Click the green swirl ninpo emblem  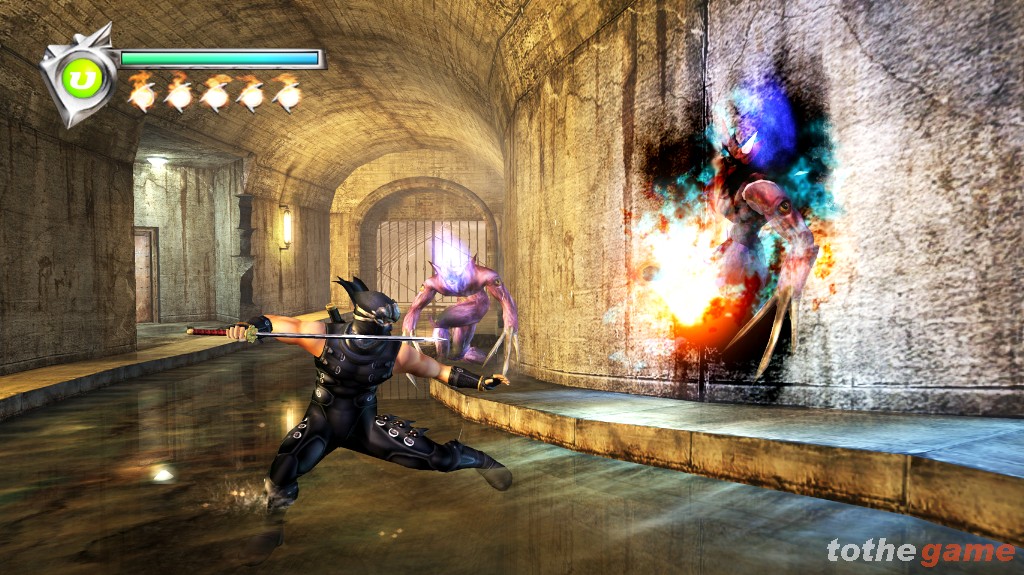(x=82, y=78)
